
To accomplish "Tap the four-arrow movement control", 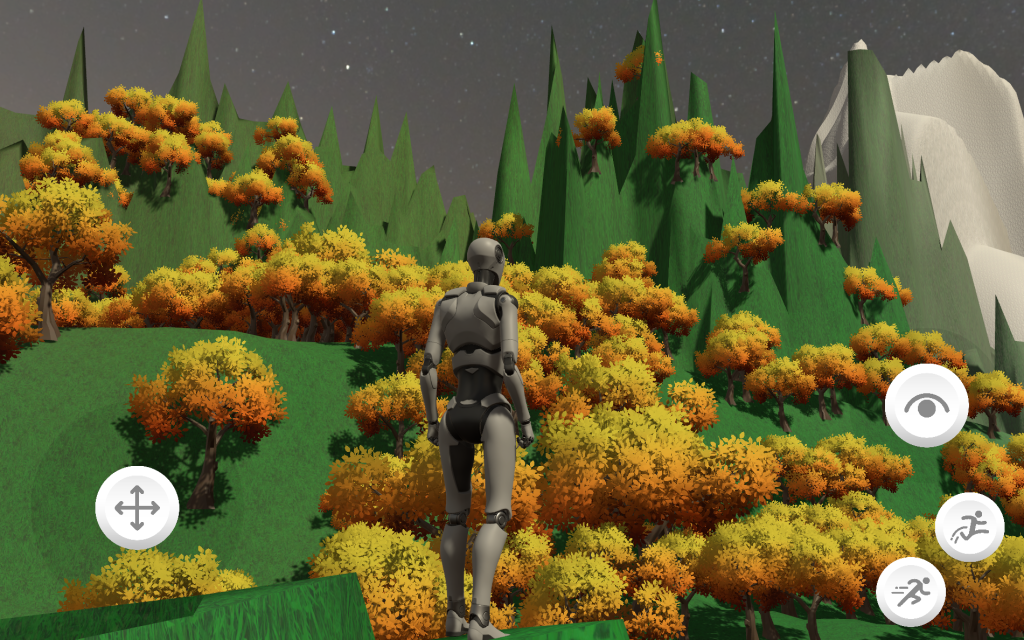I will [x=137, y=508].
